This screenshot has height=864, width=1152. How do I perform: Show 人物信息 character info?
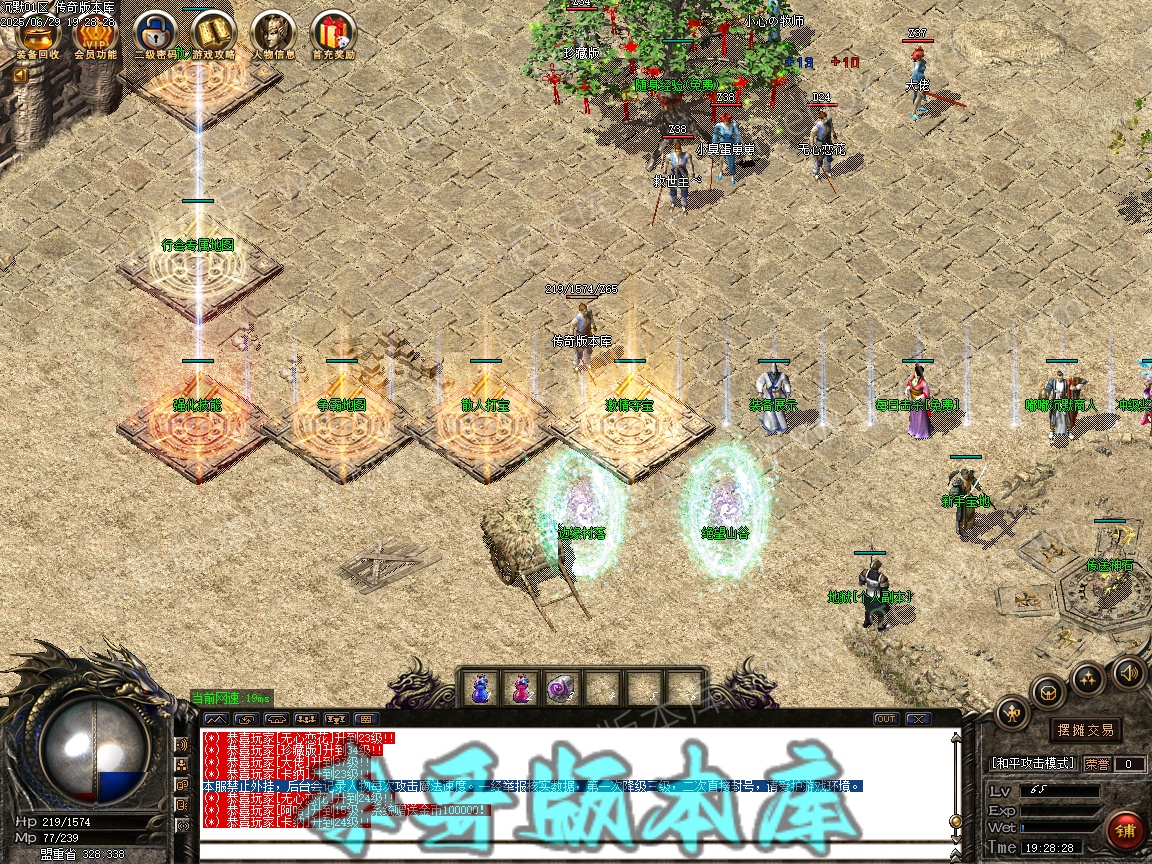click(x=273, y=34)
